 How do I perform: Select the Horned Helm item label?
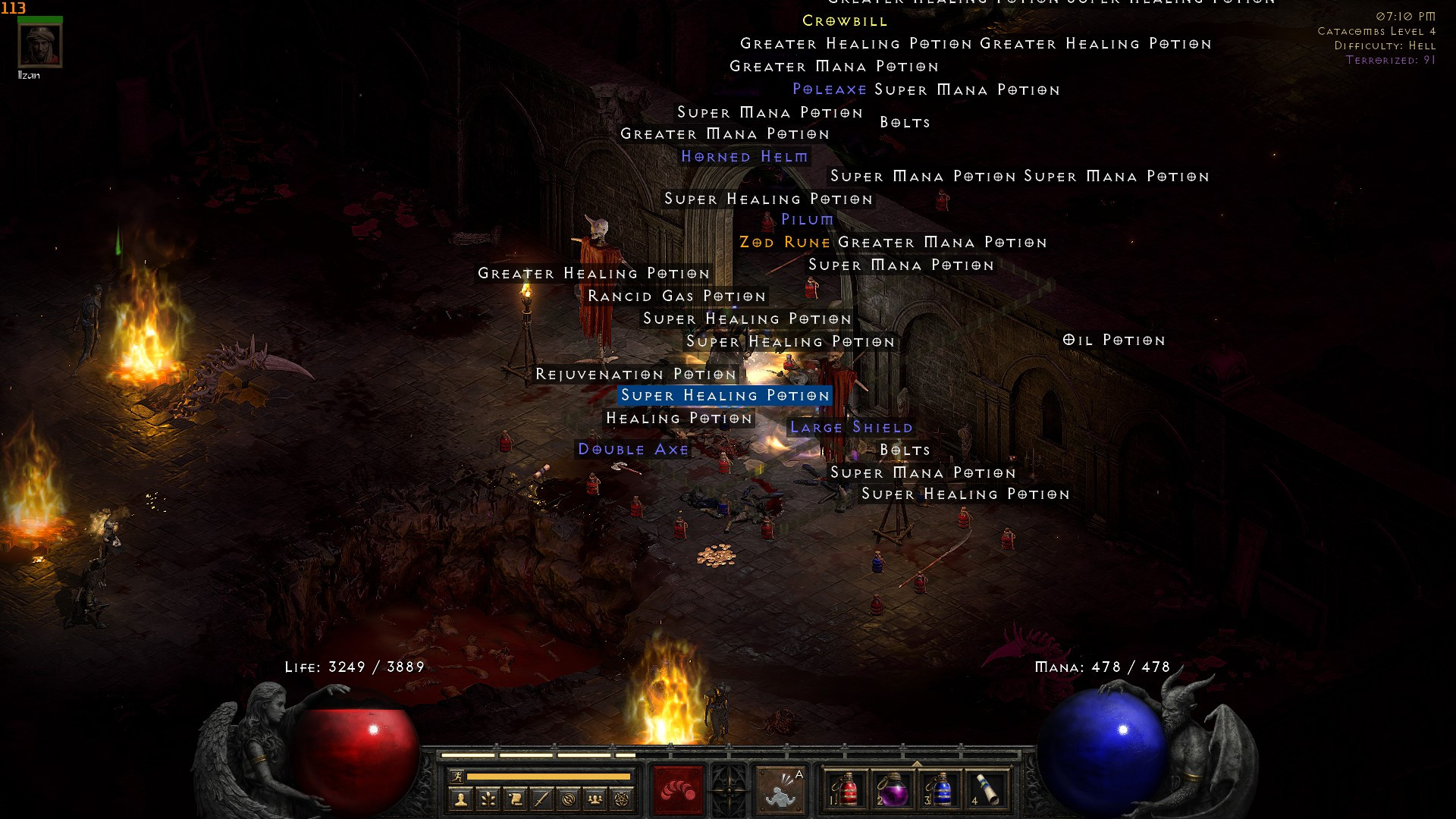click(x=744, y=157)
